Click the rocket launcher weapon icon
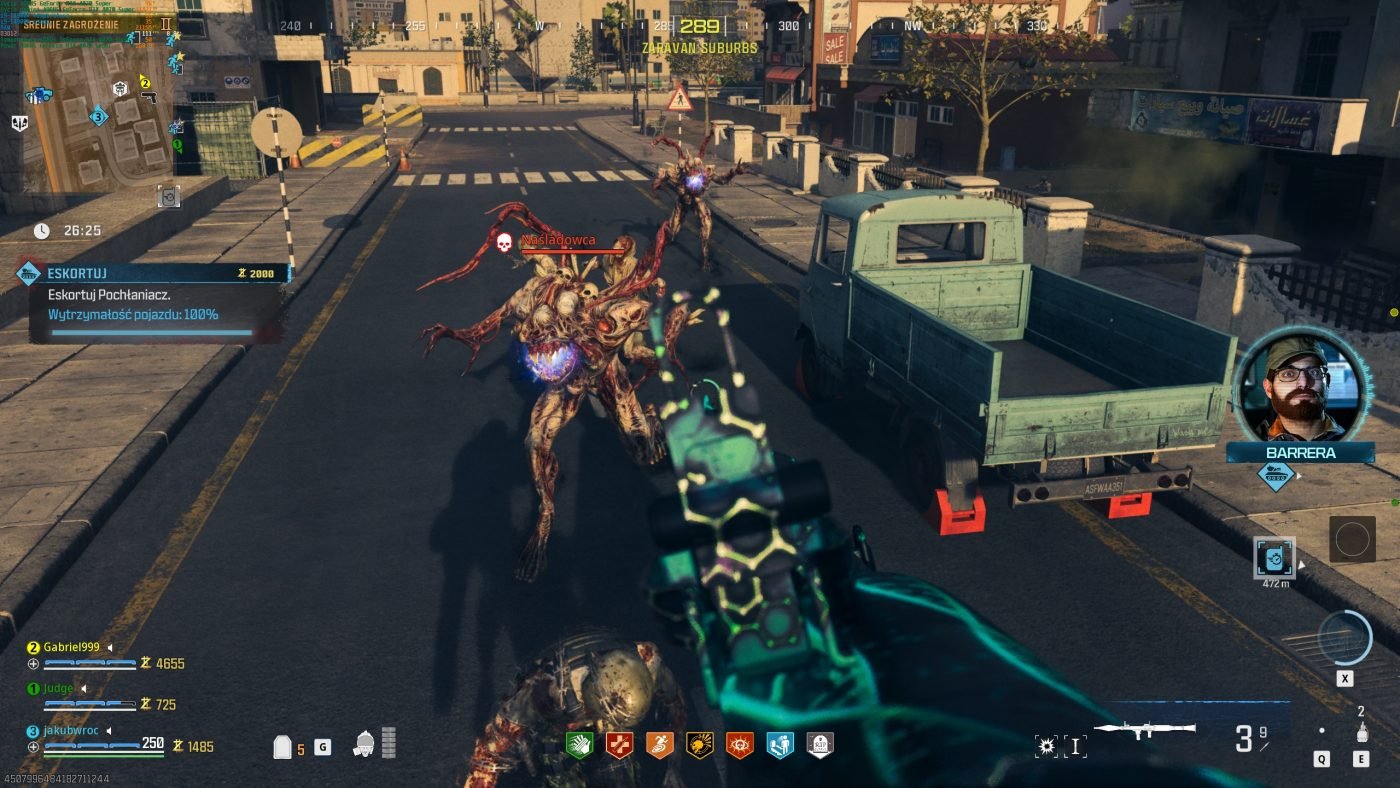 [x=1144, y=729]
